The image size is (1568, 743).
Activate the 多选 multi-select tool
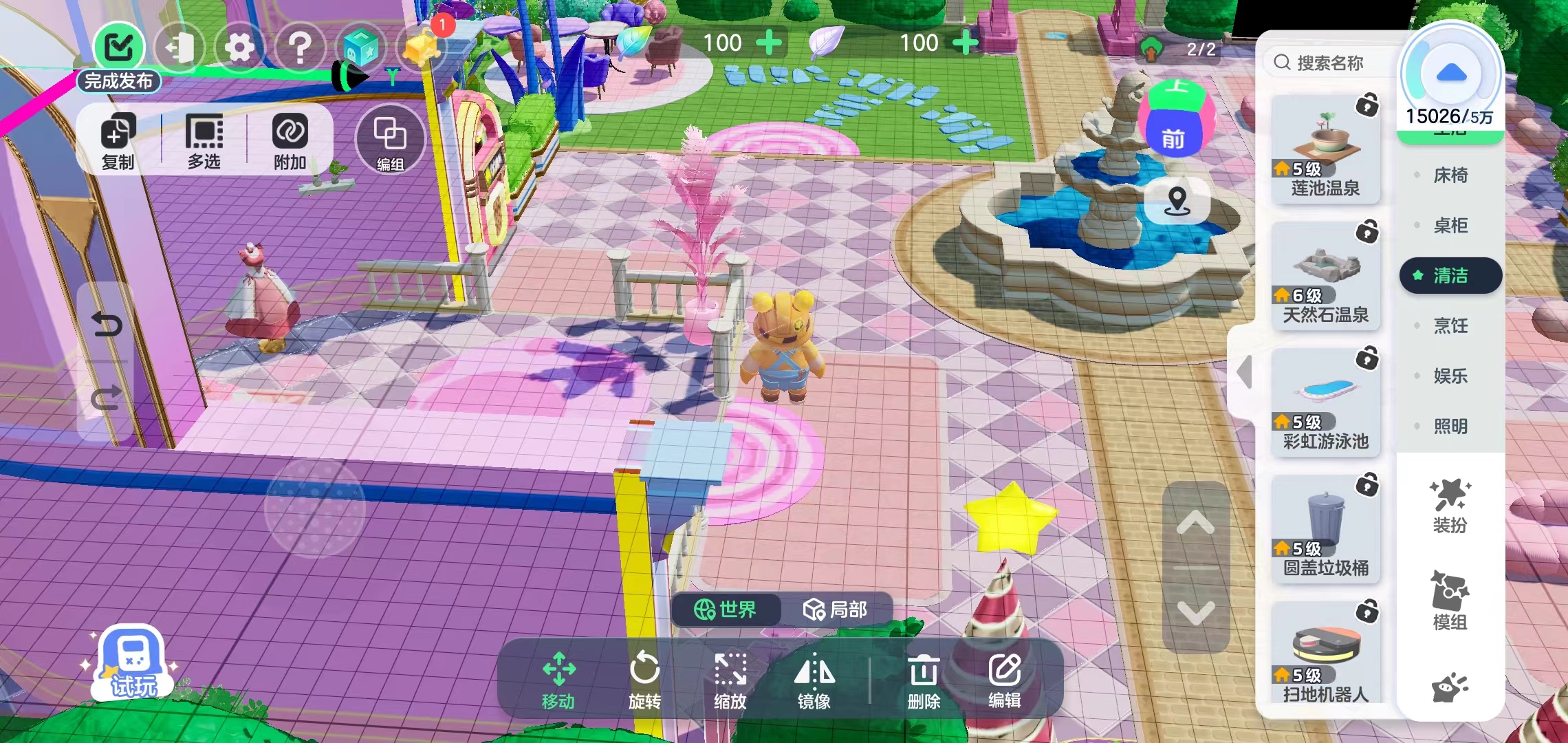point(204,141)
